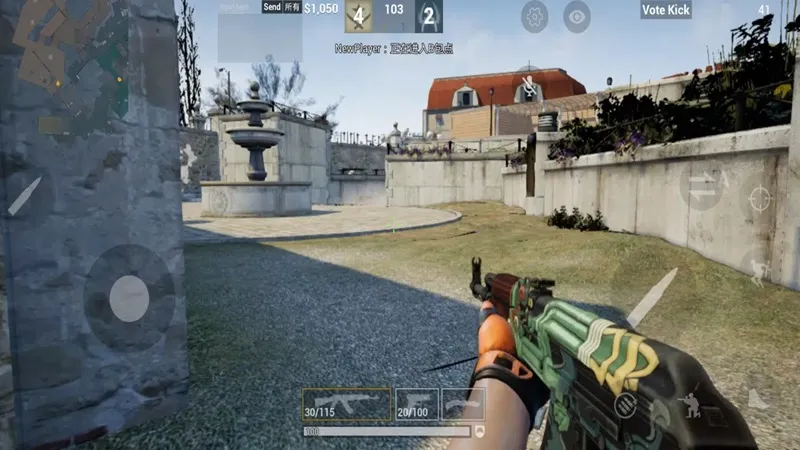The height and width of the screenshot is (450, 800).
Task: Tap the boot icon in the corner
Action: [757, 400]
